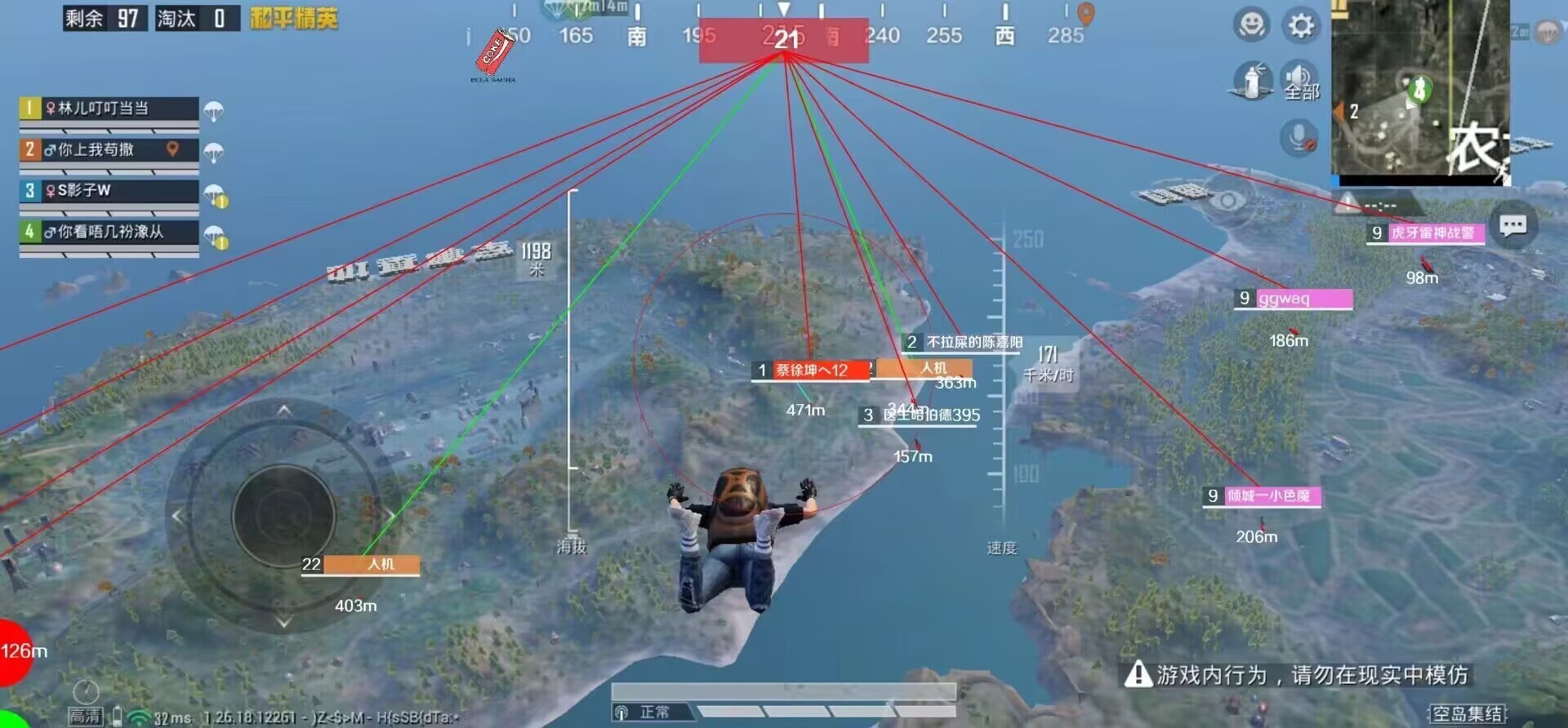Select teammate 3 S影子W row
This screenshot has height=728, width=1568.
click(109, 191)
